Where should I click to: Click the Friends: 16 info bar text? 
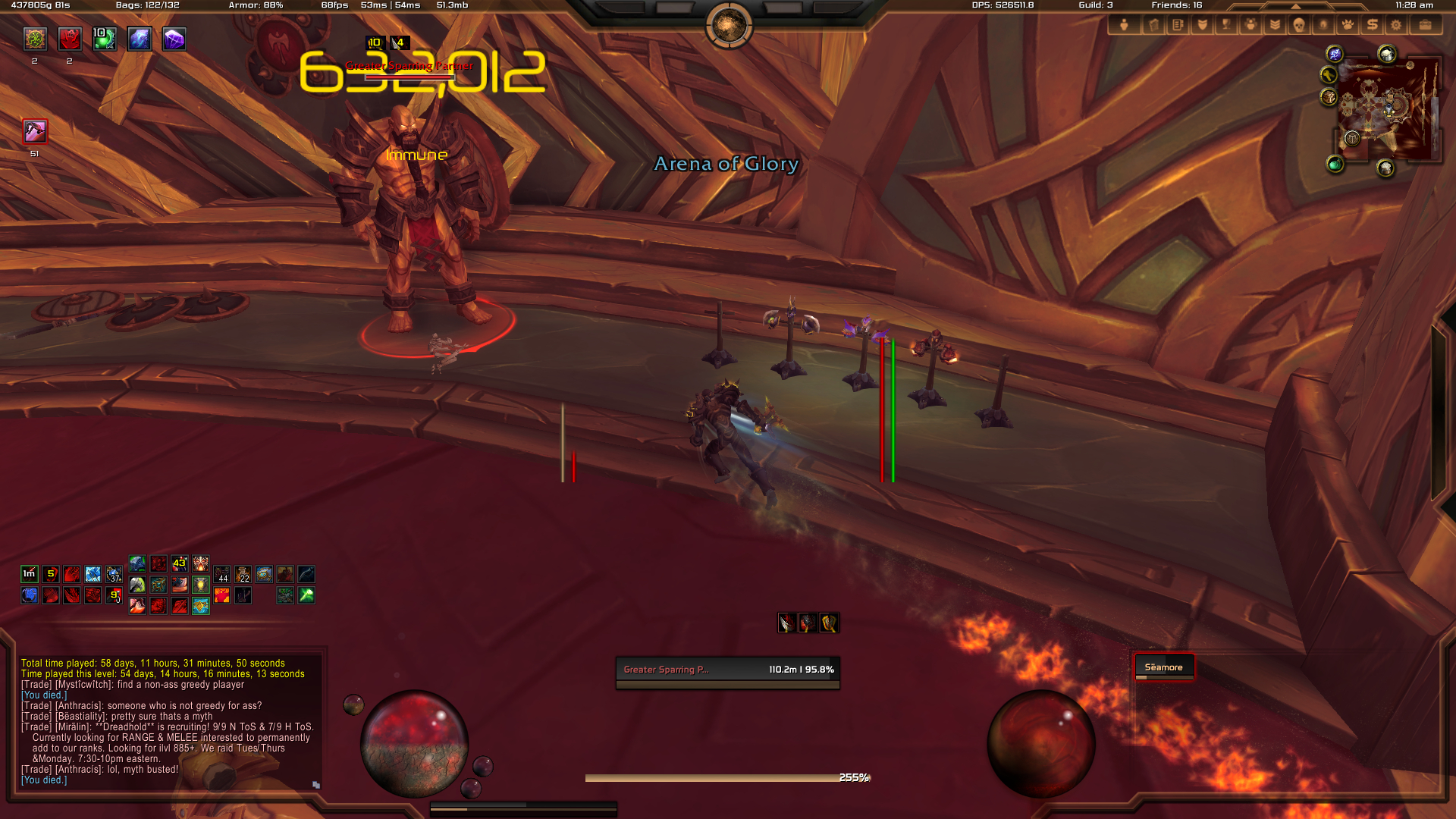1176,5
